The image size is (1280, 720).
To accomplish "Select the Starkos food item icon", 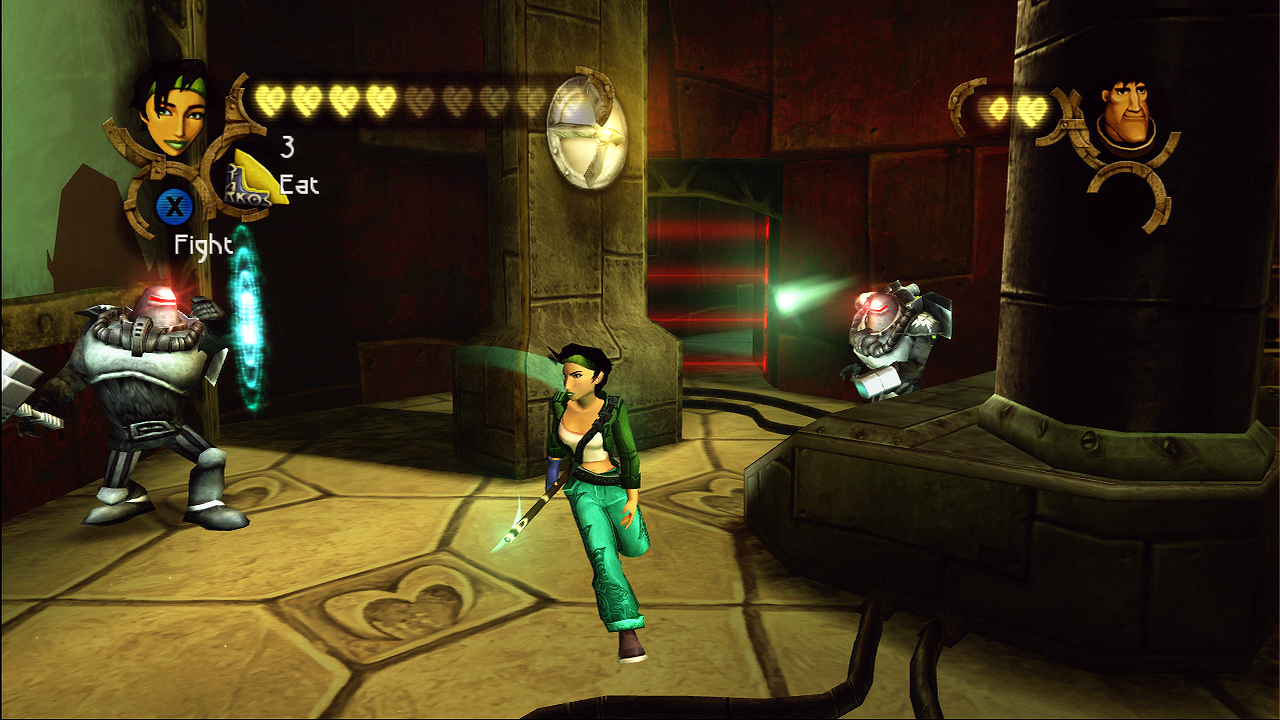I will click(x=253, y=178).
